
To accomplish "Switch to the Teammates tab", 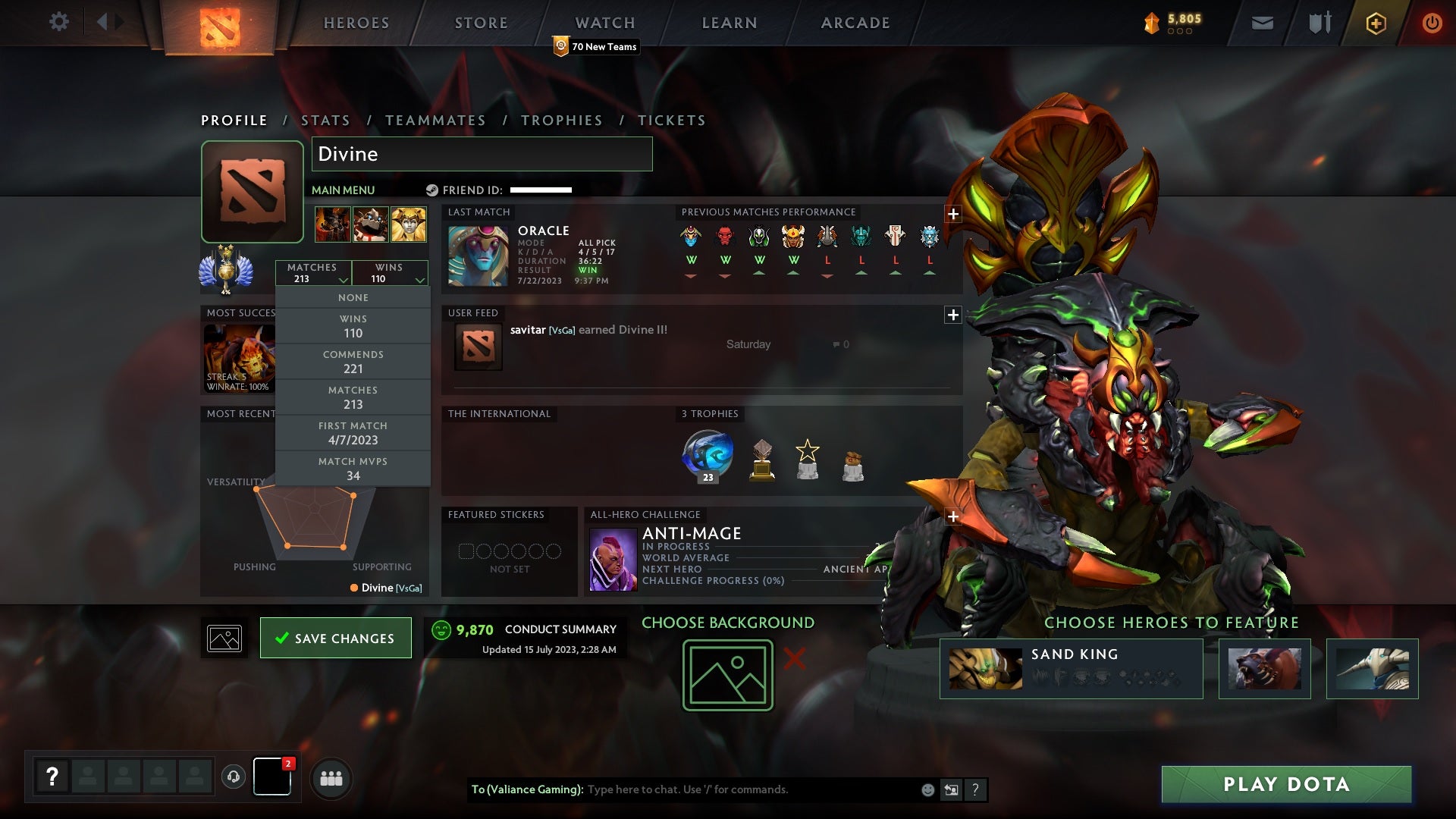I will tap(435, 121).
